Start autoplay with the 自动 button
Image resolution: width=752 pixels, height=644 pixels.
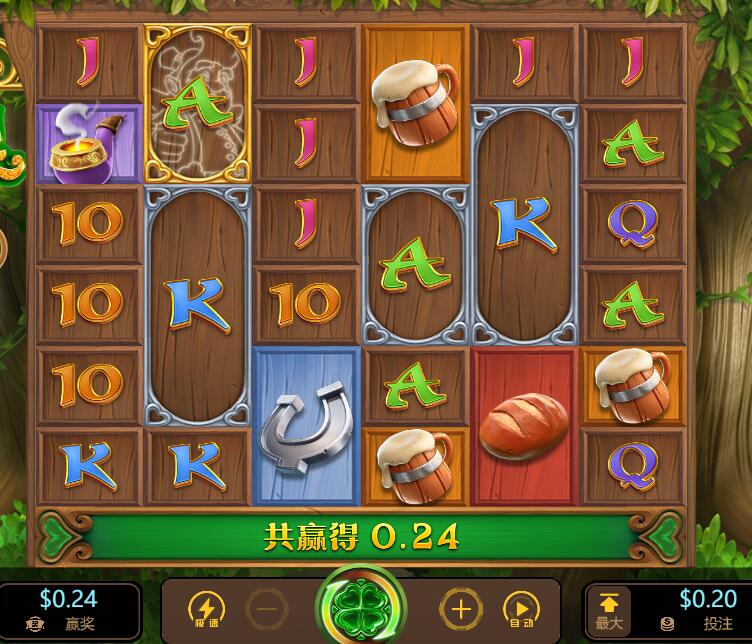point(520,607)
